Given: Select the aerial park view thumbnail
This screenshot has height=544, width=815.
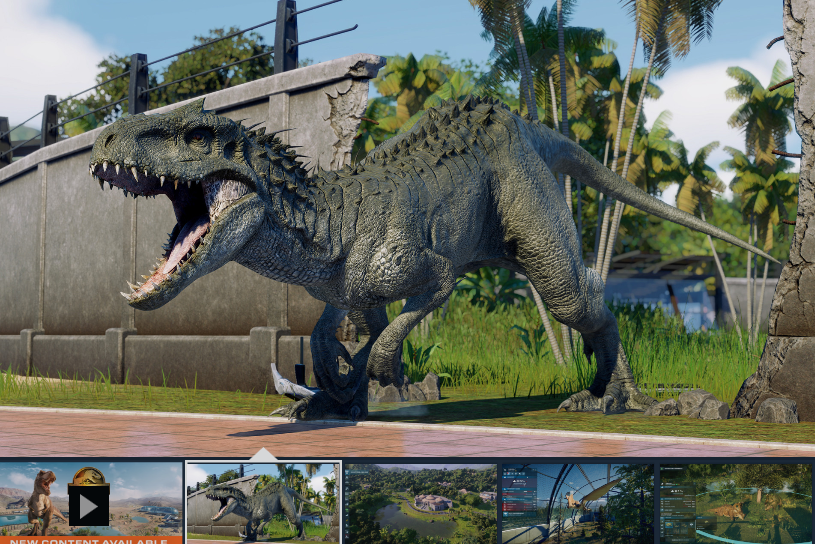Looking at the screenshot, I should coord(420,503).
